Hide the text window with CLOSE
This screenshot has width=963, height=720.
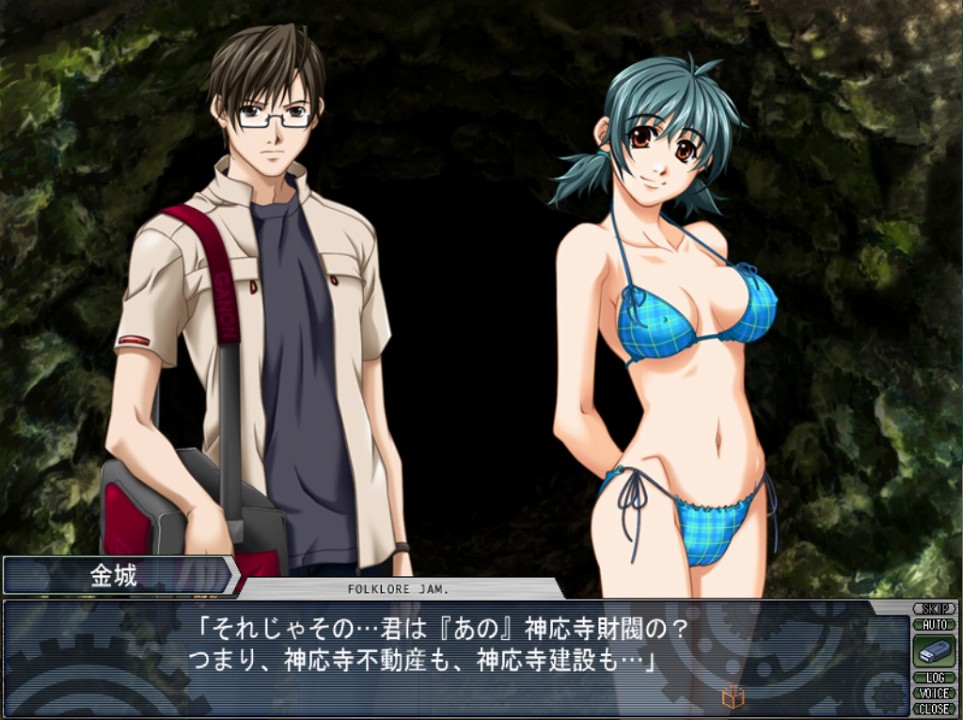coord(934,708)
